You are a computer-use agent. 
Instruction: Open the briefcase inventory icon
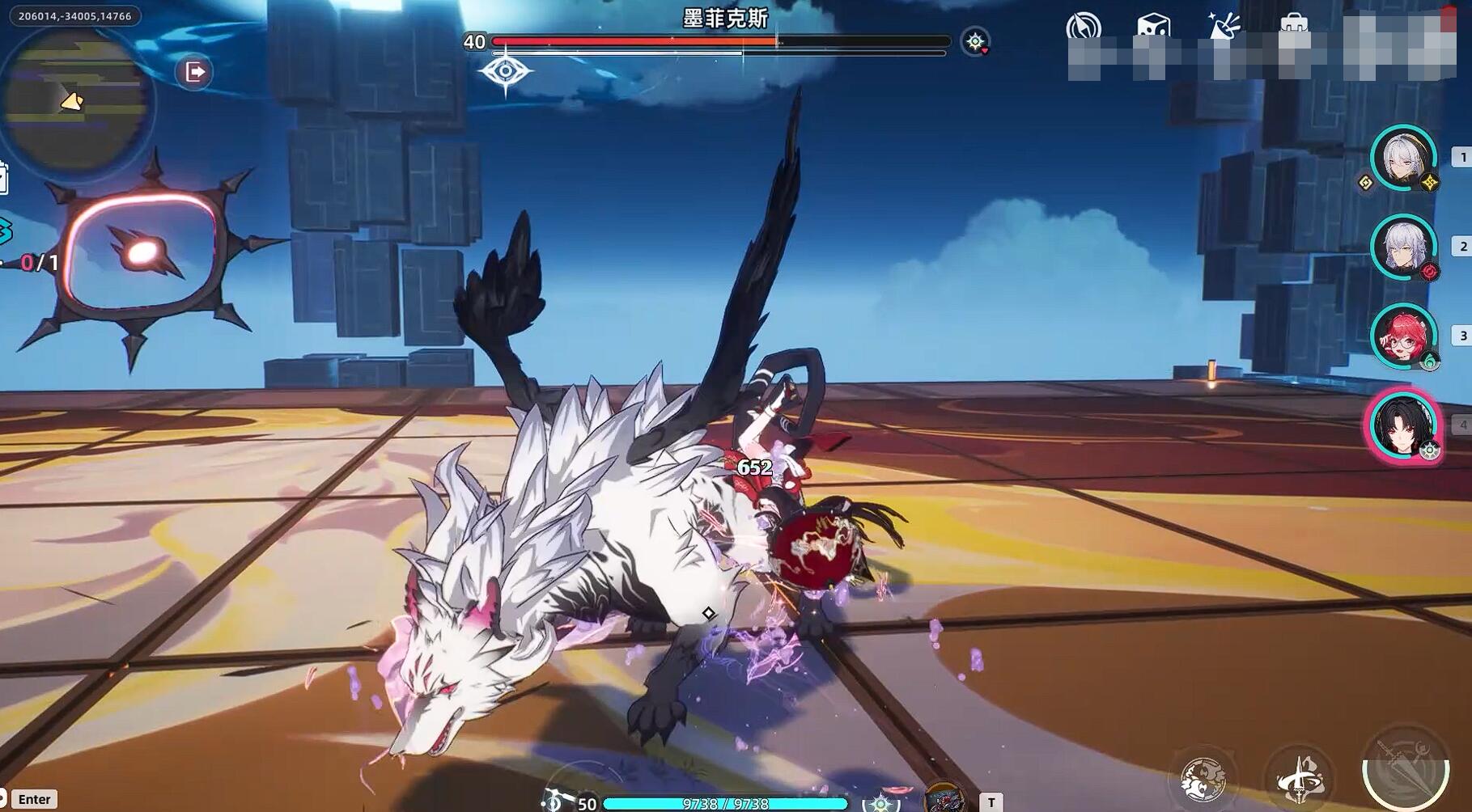[x=1293, y=24]
